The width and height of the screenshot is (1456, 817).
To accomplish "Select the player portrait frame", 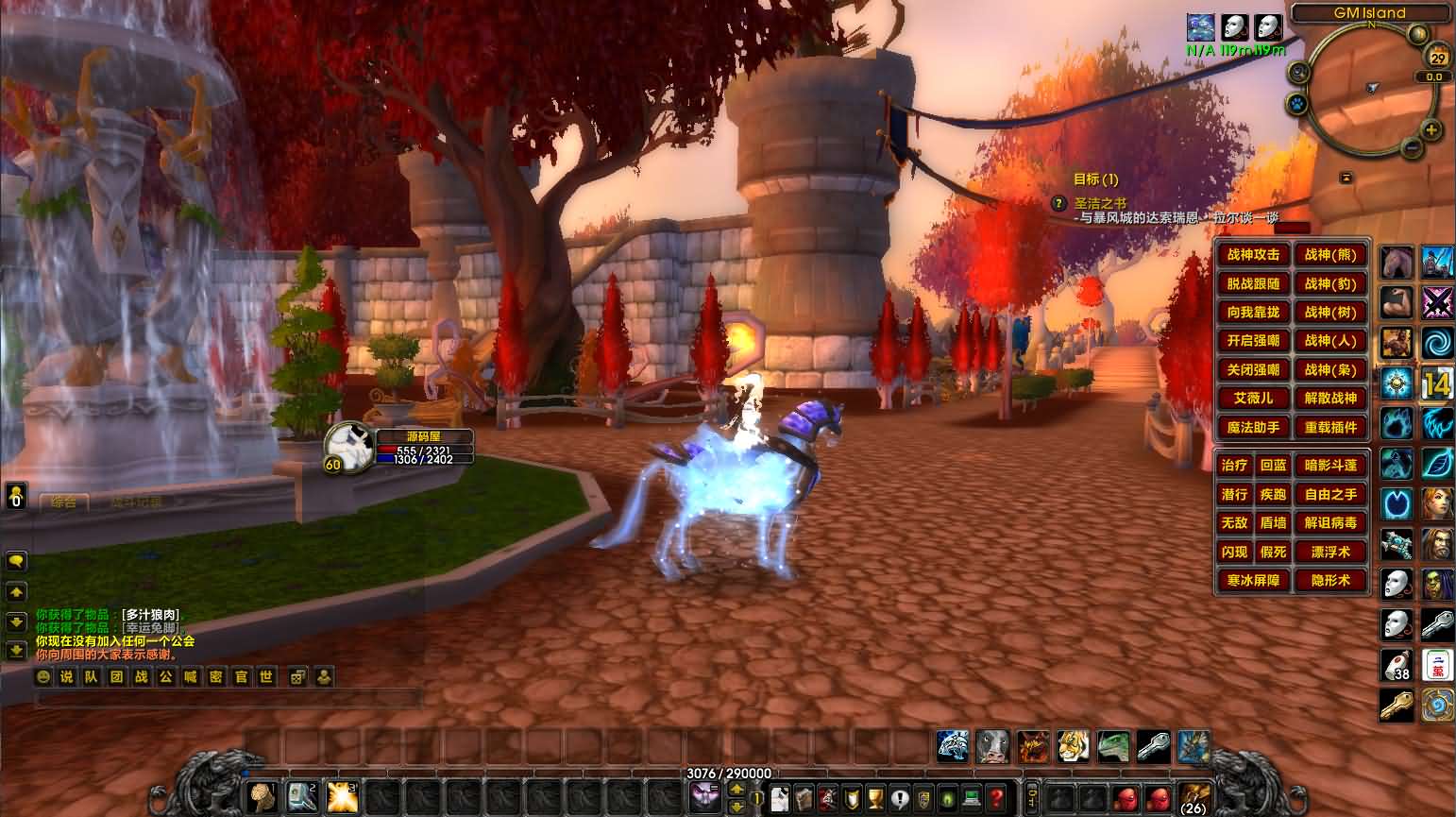I will 347,446.
